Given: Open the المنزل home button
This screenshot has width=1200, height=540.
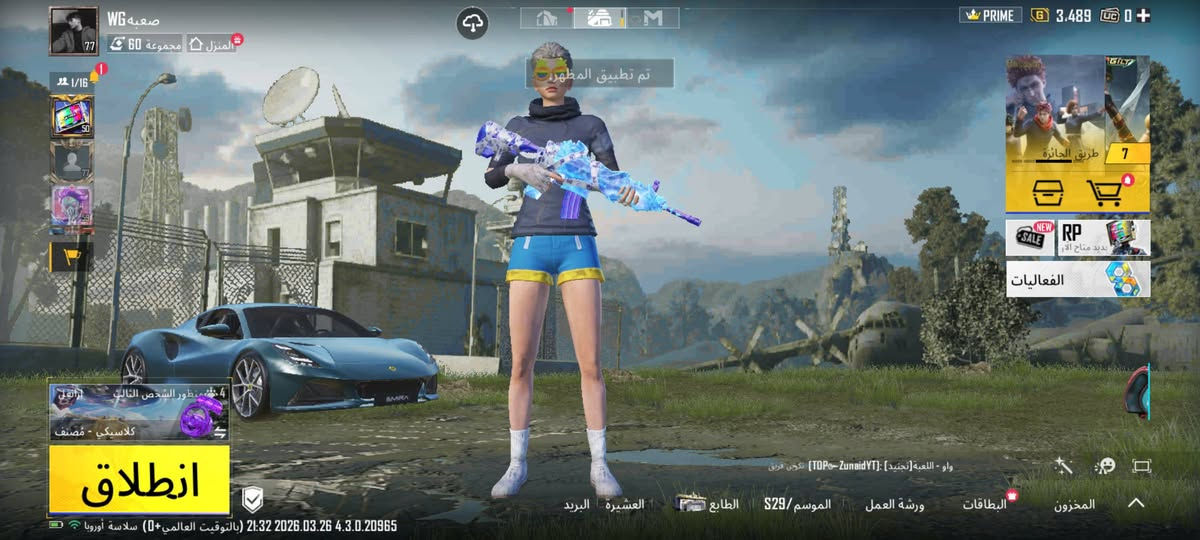Looking at the screenshot, I should click(x=212, y=44).
